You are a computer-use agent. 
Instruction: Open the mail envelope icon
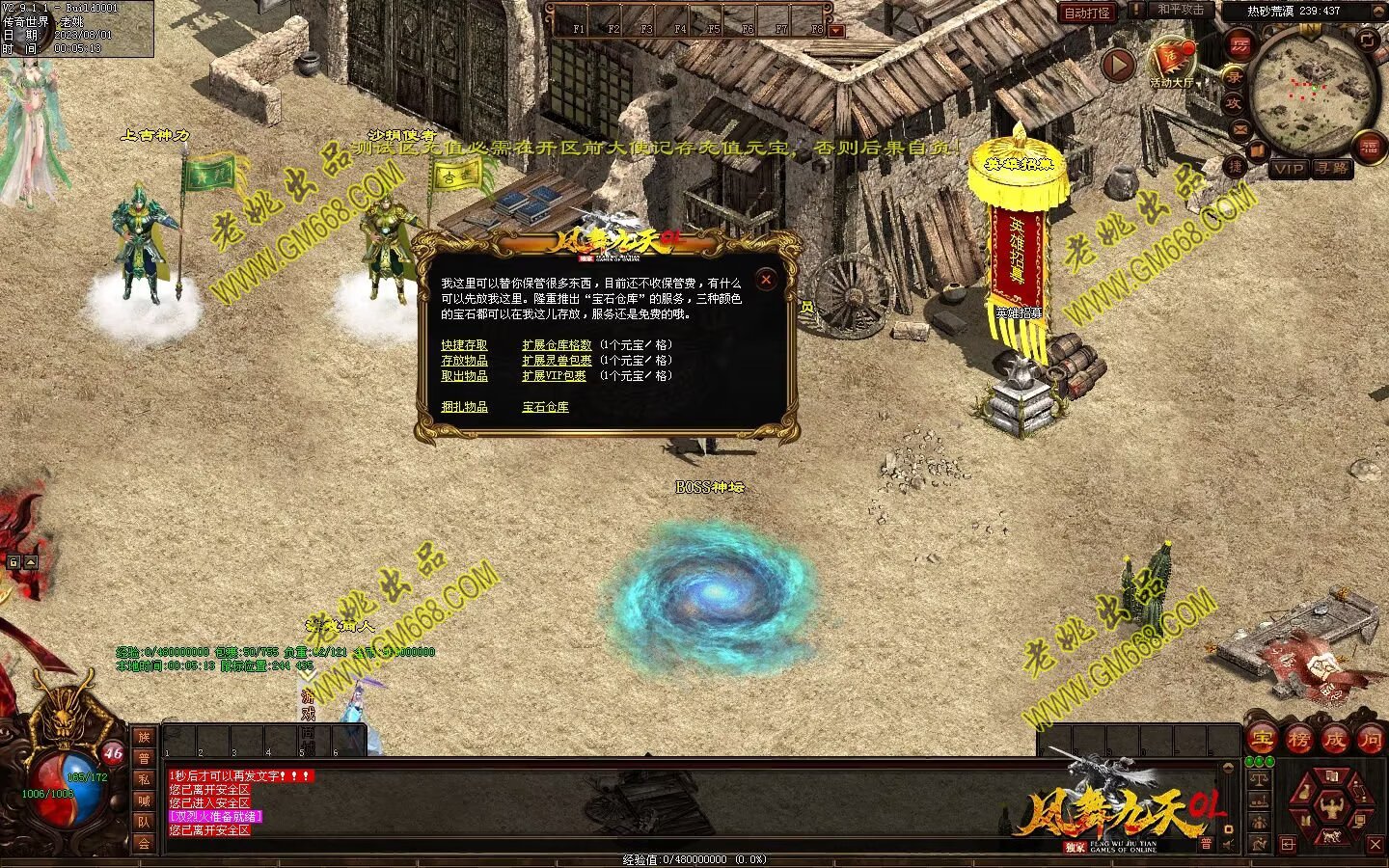1239,128
